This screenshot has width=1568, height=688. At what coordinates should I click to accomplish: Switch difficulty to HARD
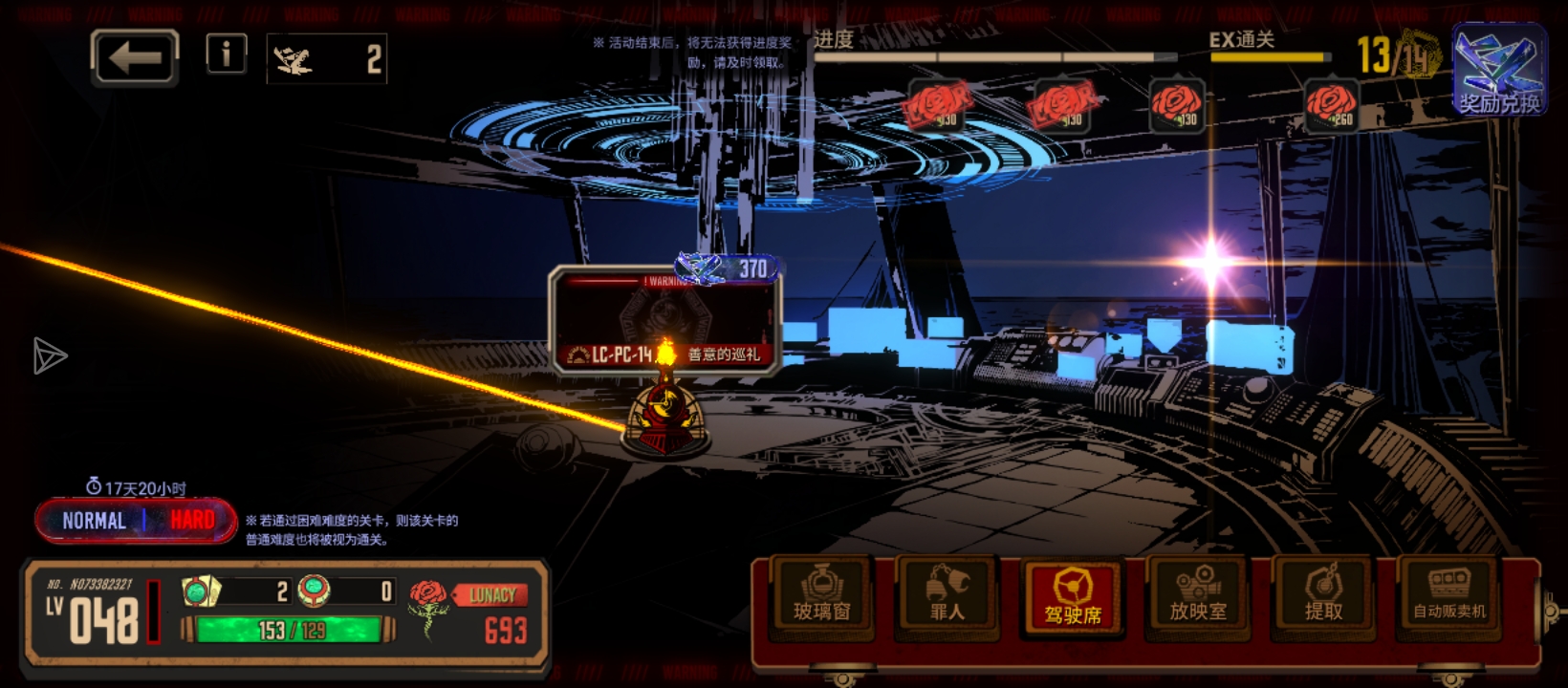click(x=191, y=521)
